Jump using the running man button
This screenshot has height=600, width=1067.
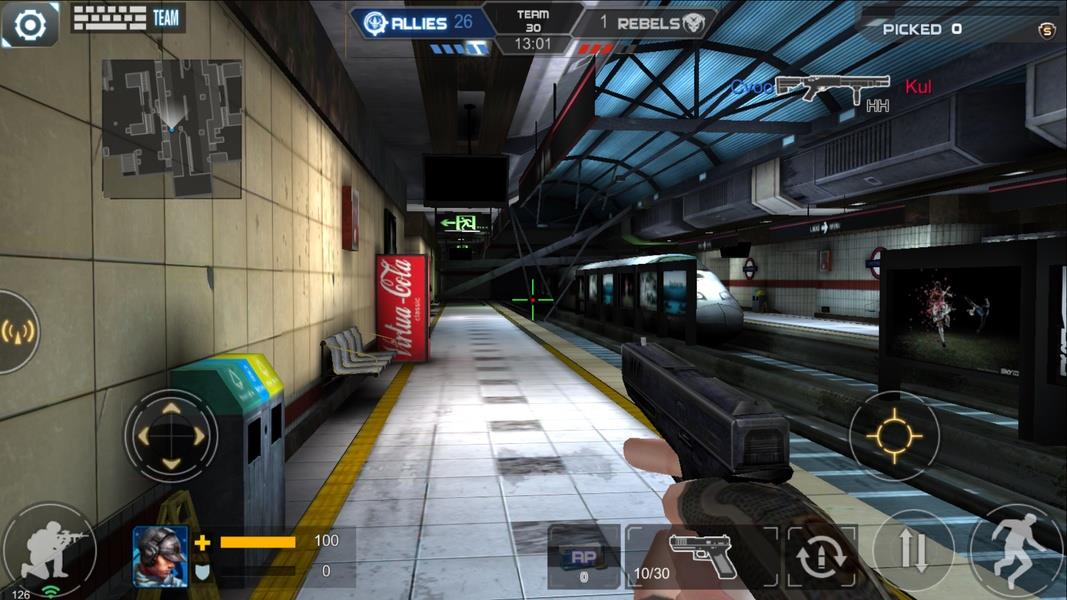[1017, 551]
